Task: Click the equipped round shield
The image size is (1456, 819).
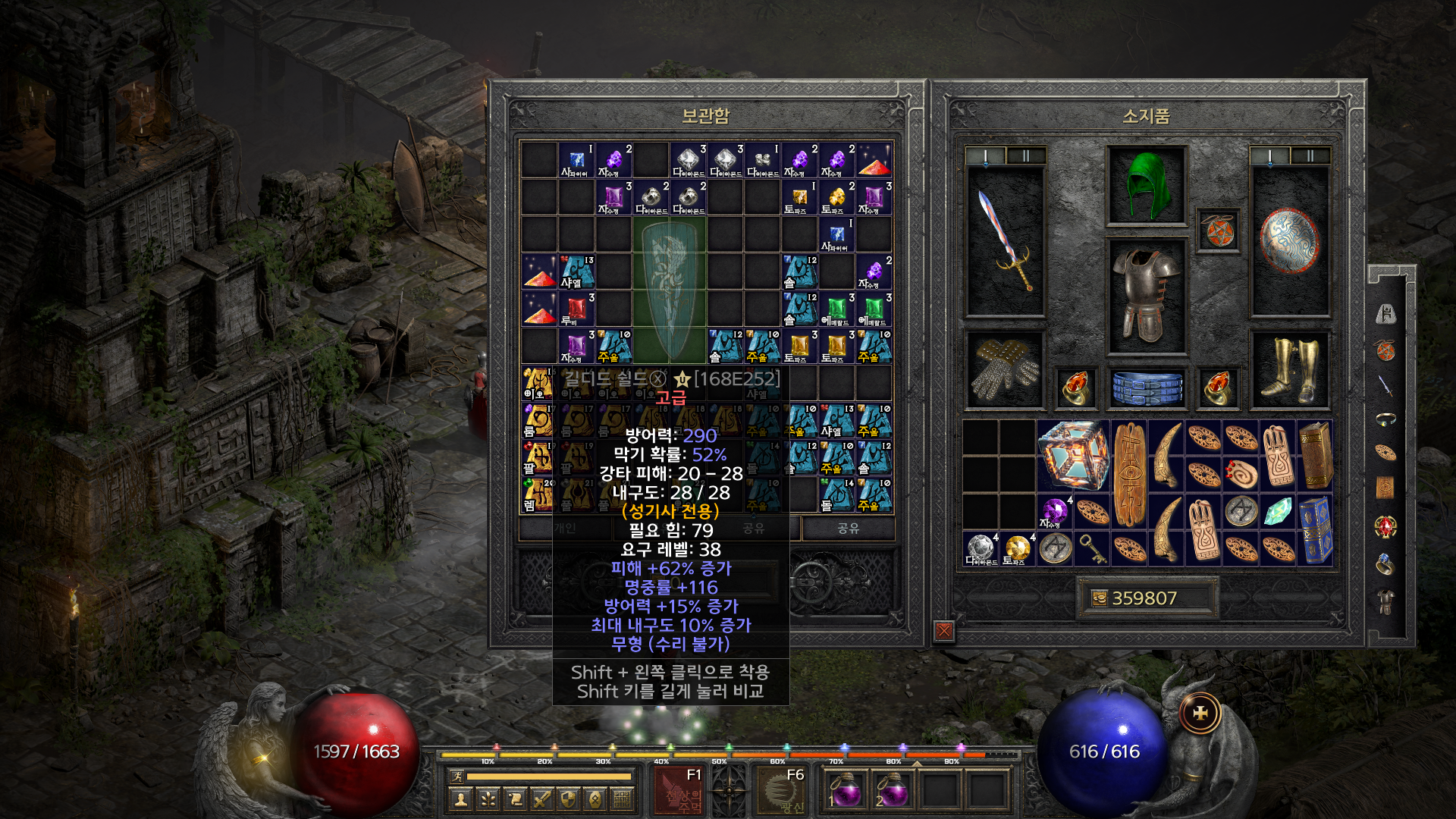Action: click(x=1289, y=240)
